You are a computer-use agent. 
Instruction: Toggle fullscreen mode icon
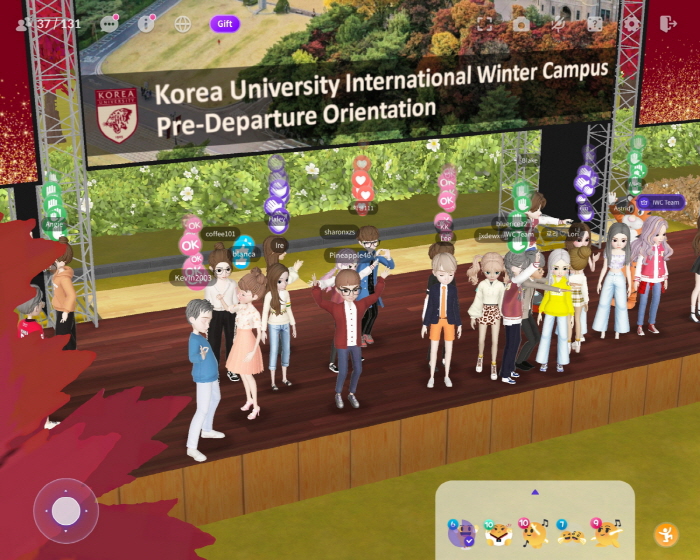pos(485,24)
